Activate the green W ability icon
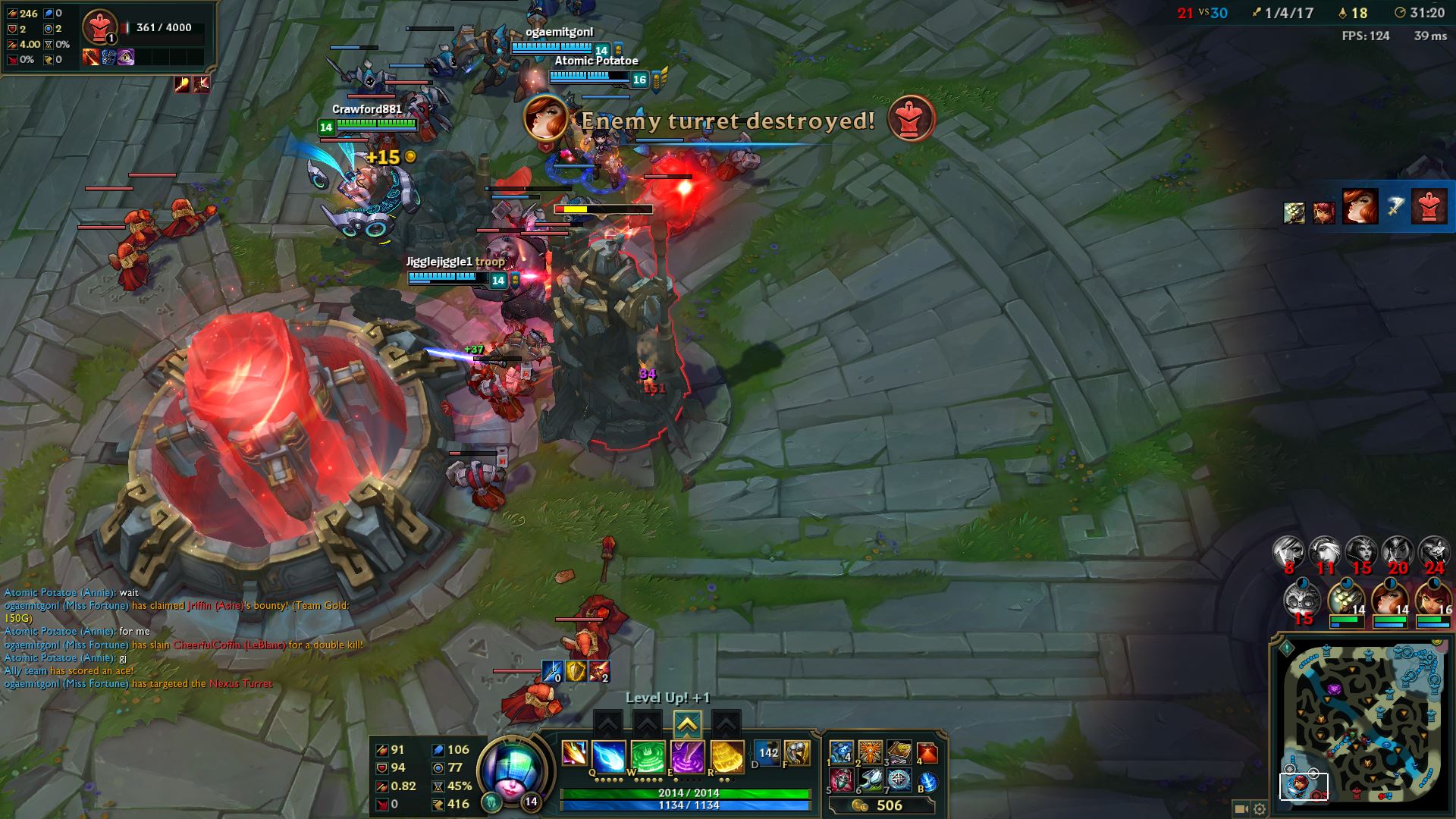The width and height of the screenshot is (1456, 819). (648, 756)
